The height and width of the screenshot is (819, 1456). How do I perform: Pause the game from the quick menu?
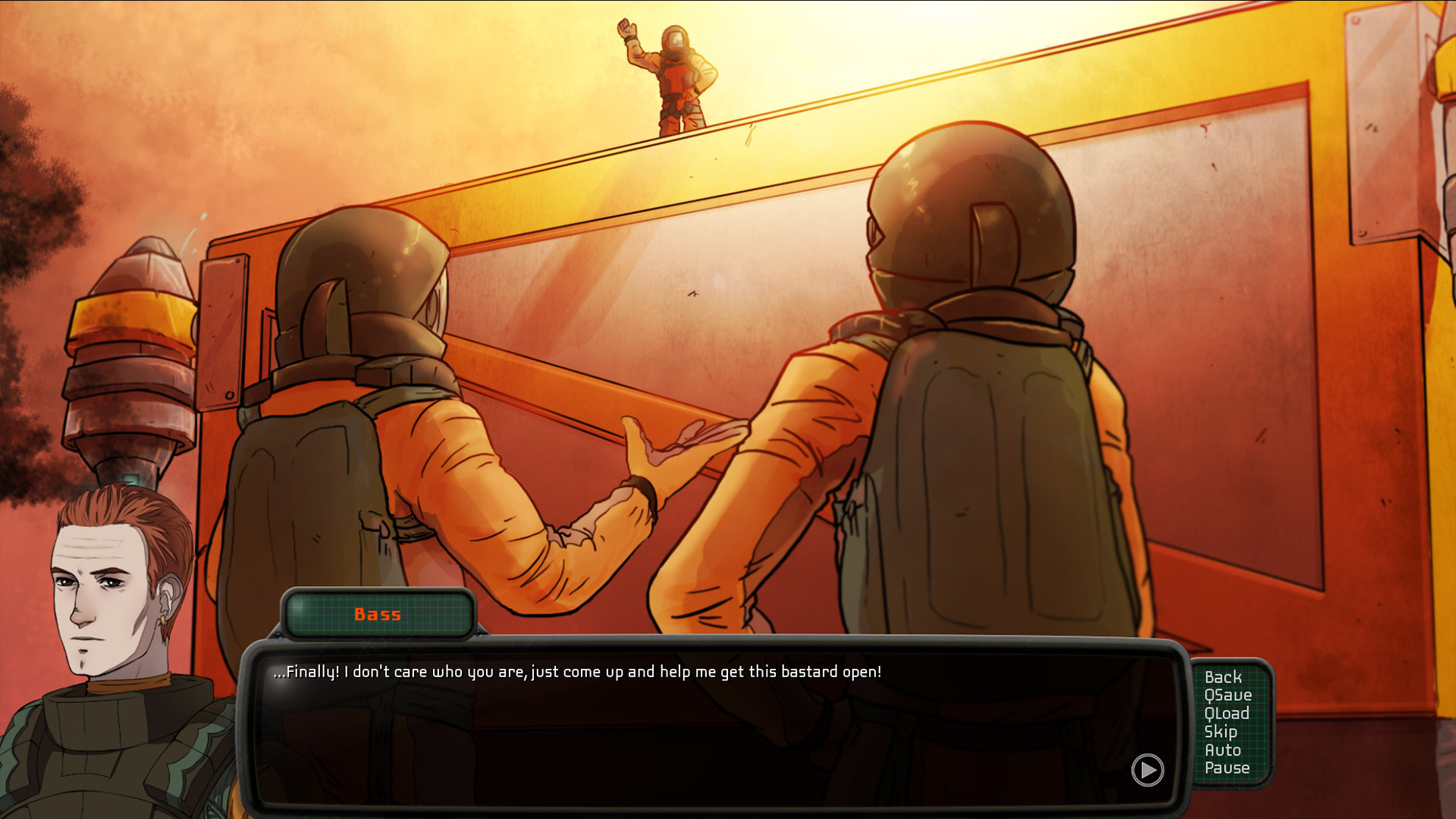pyautogui.click(x=1227, y=768)
